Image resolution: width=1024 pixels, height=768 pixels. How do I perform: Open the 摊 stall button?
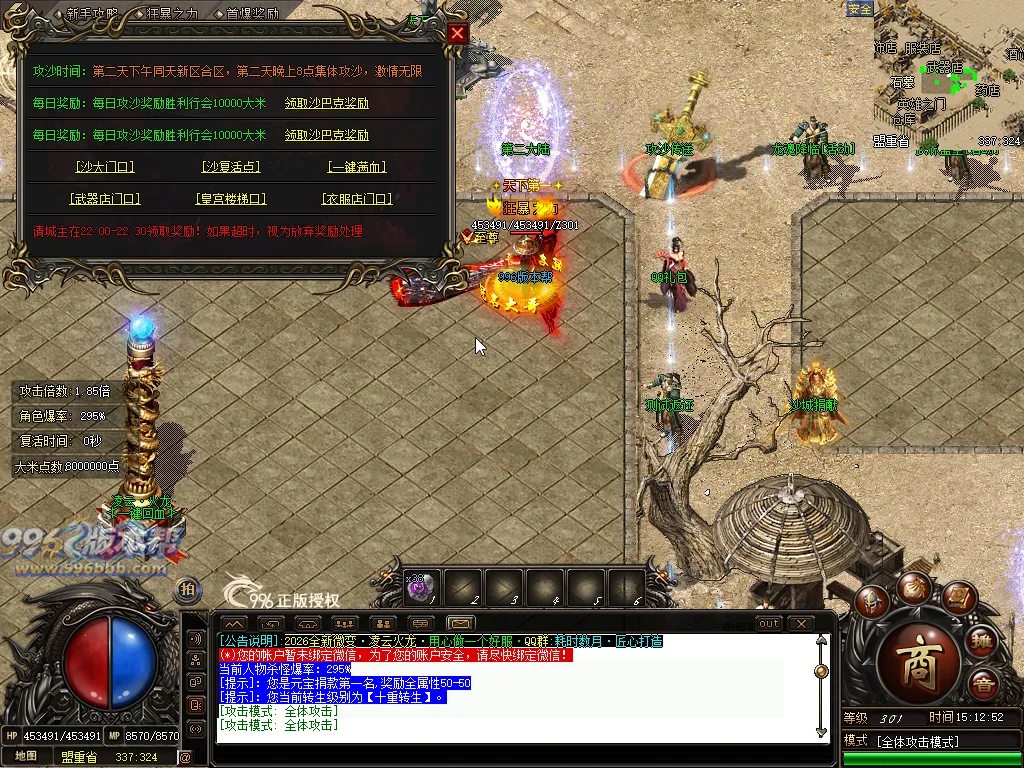coord(981,641)
